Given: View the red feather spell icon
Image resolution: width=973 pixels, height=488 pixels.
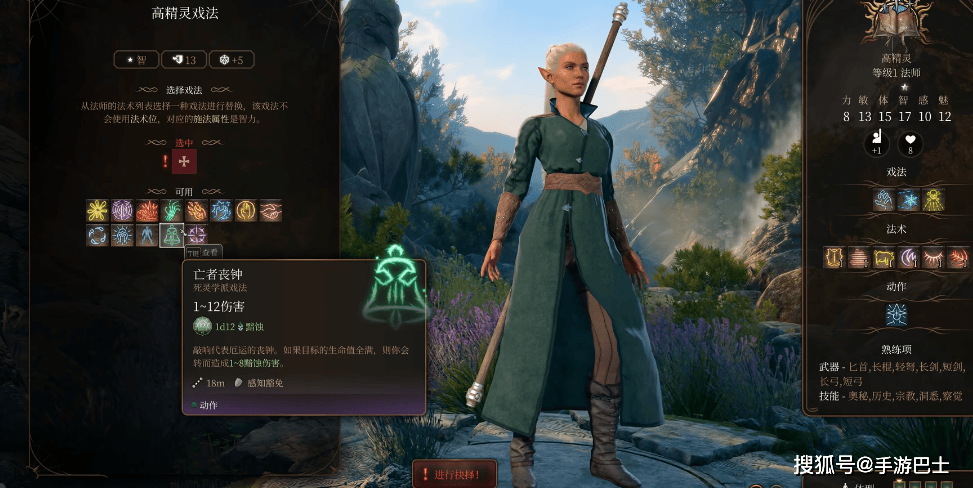Looking at the screenshot, I should [958, 257].
